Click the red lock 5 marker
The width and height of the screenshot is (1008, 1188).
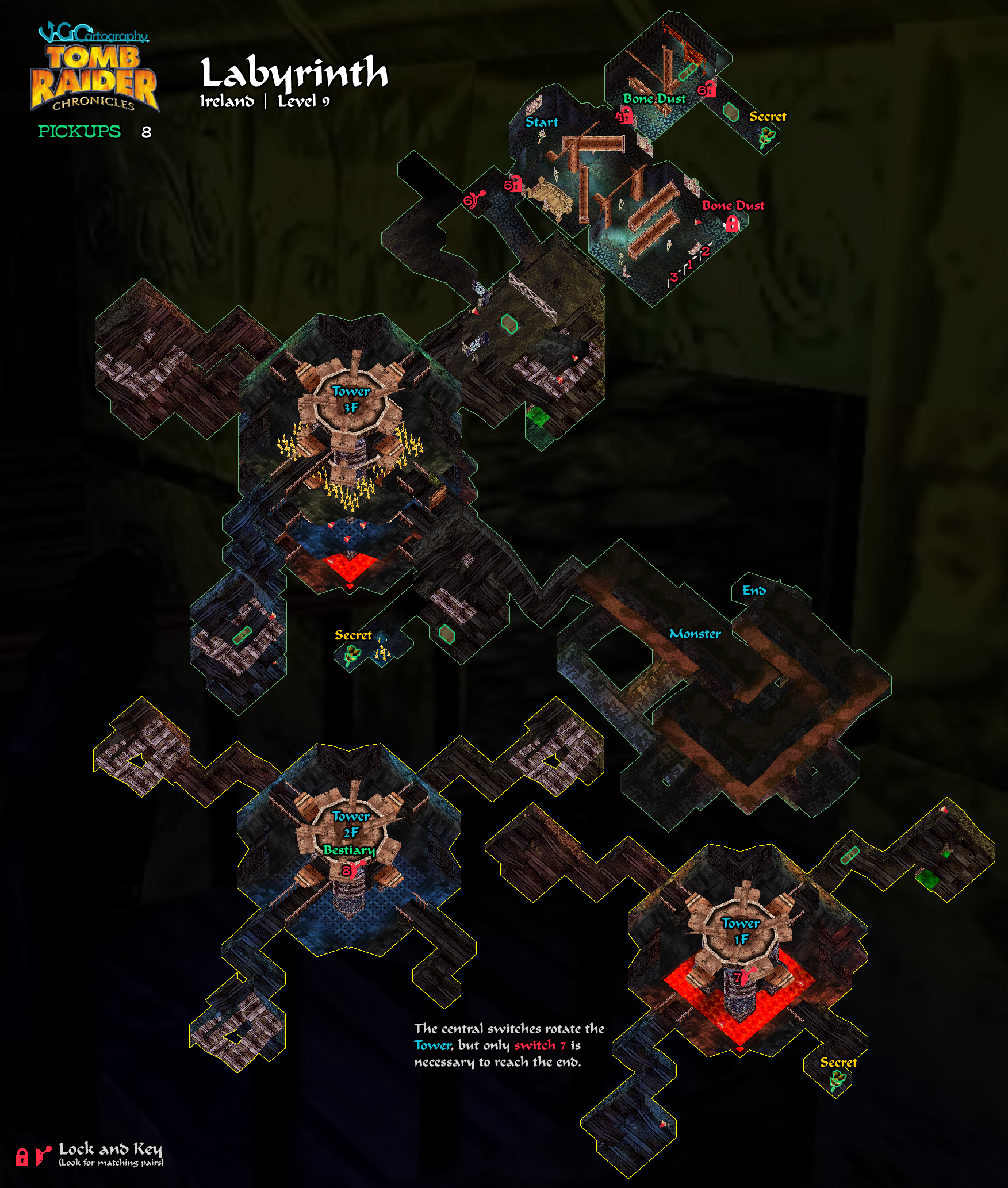point(512,184)
